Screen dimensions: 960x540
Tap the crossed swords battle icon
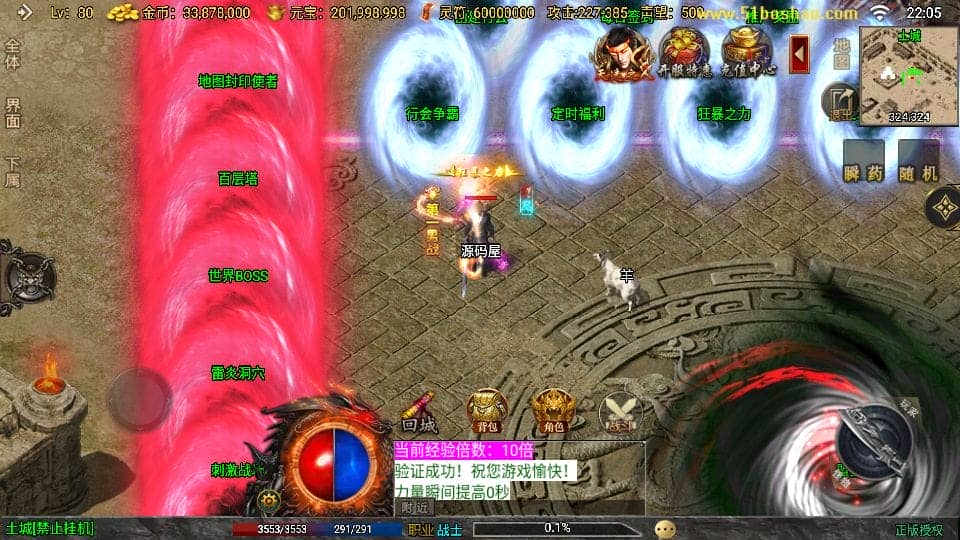618,412
